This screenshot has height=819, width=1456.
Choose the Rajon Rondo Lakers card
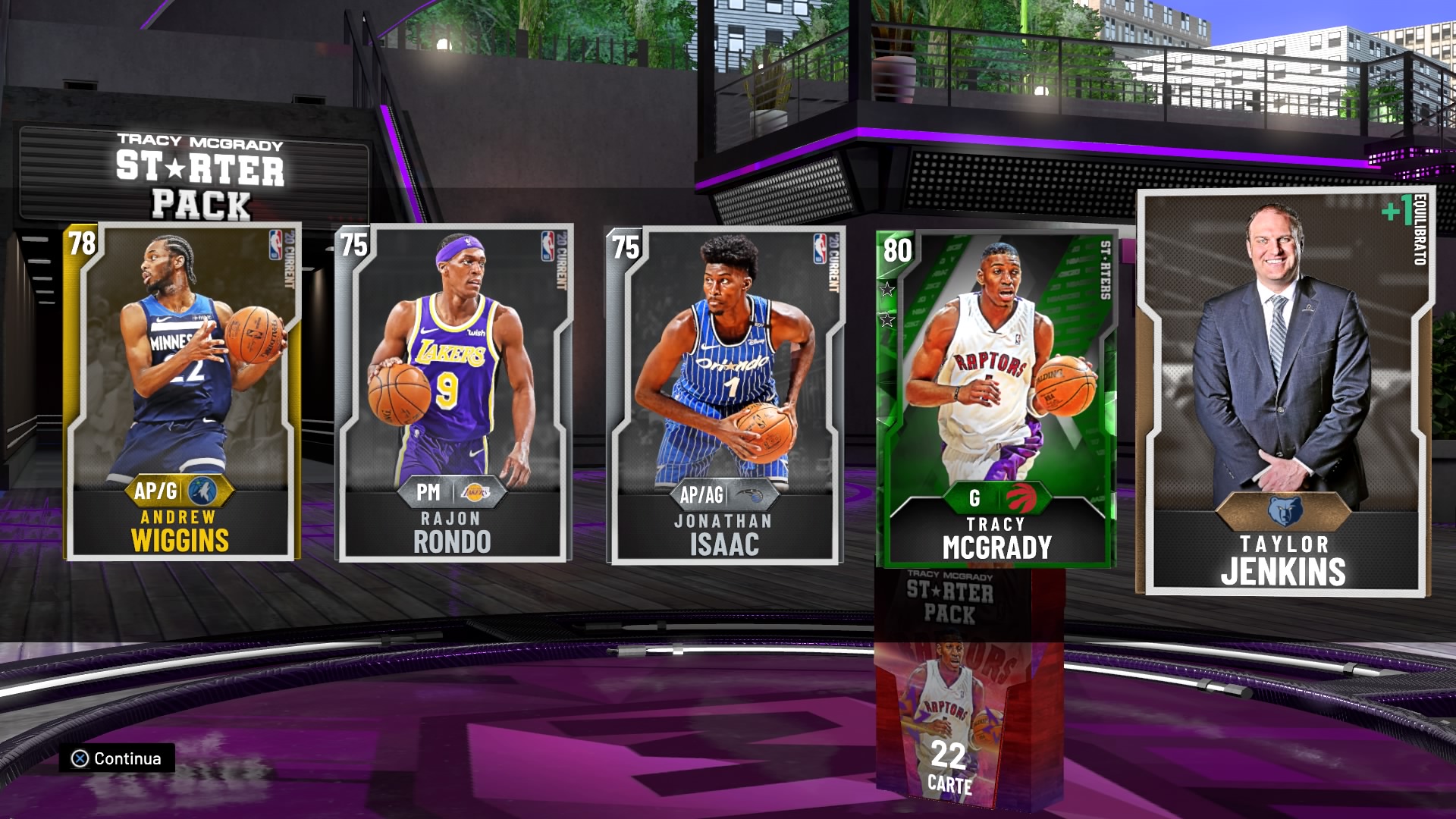click(453, 394)
